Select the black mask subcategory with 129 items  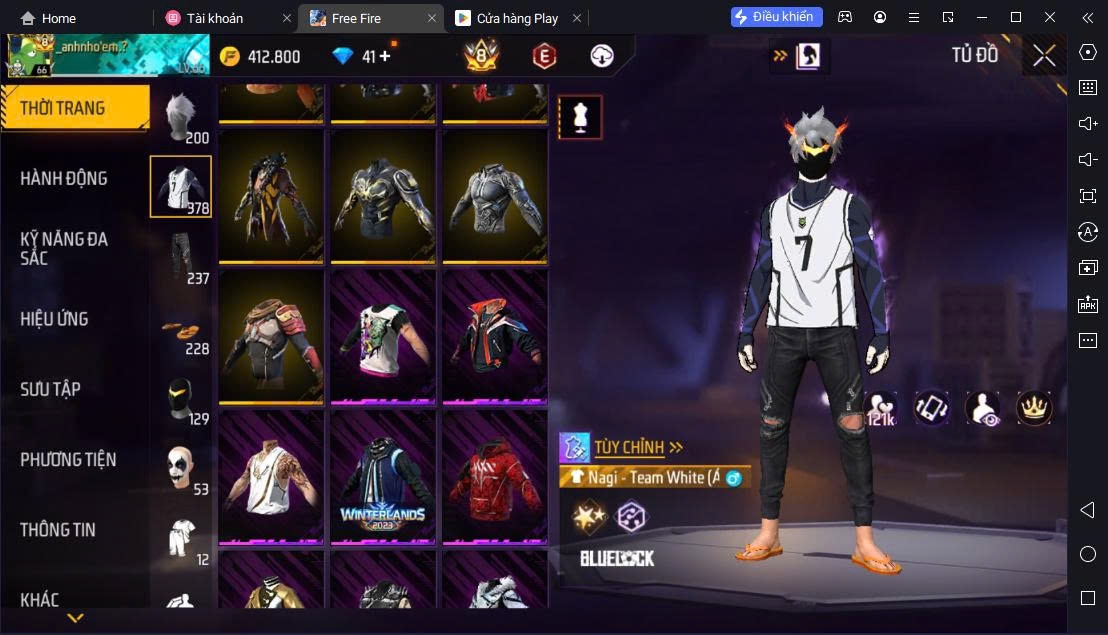[181, 400]
